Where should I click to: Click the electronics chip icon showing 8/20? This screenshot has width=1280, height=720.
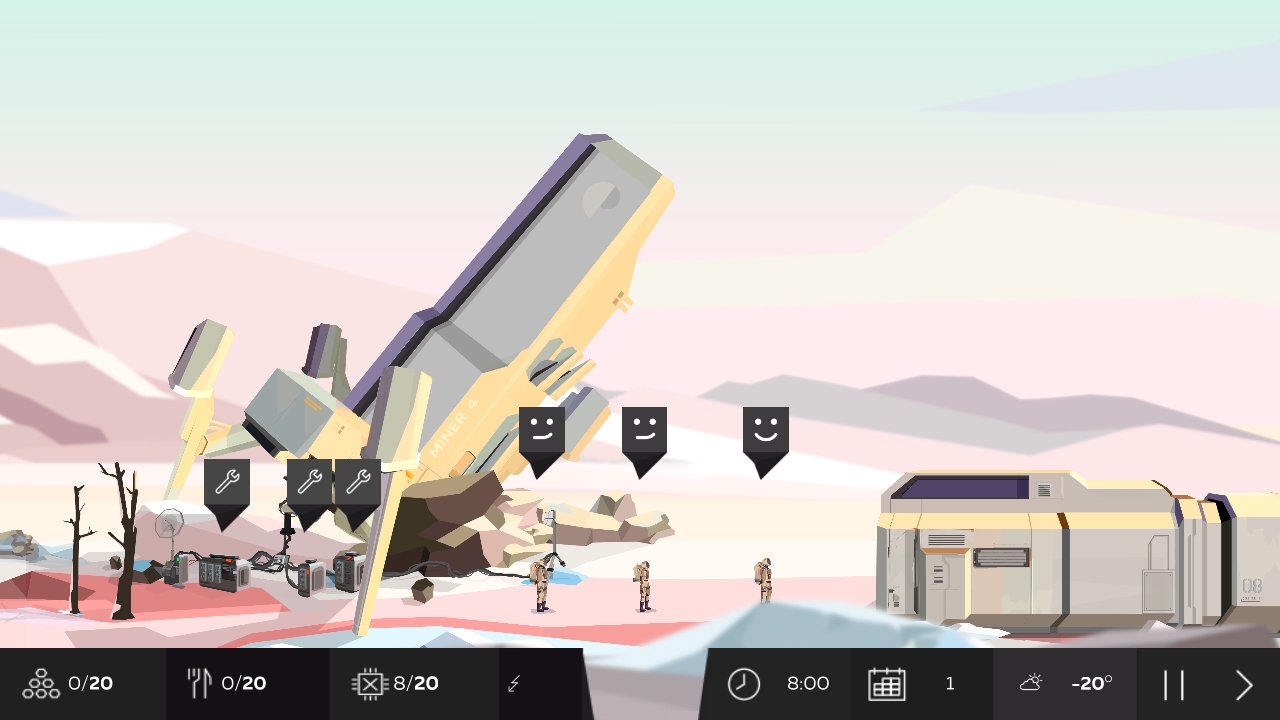(368, 683)
